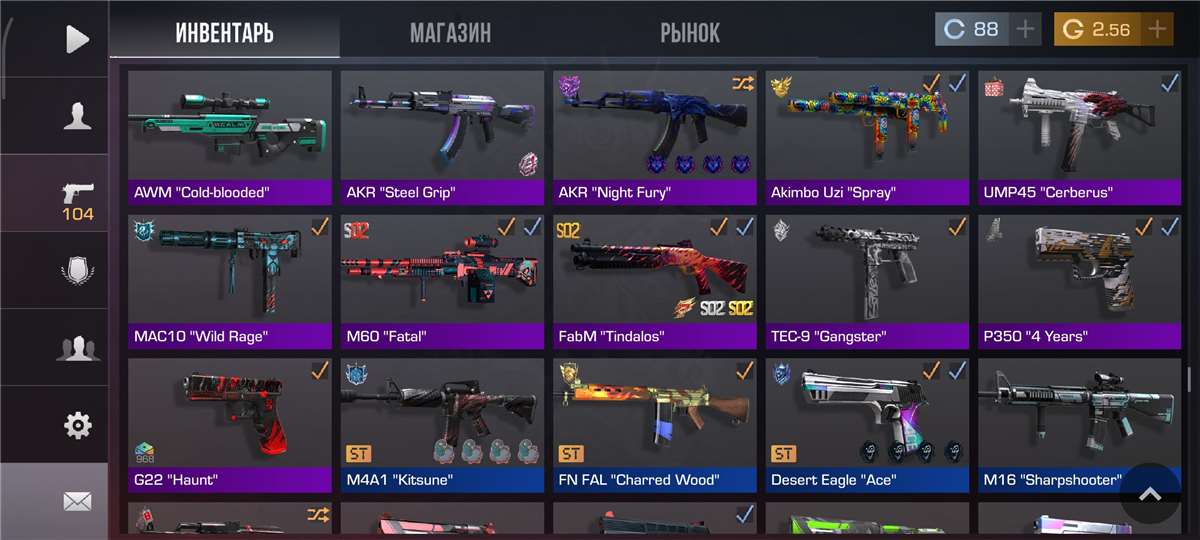The image size is (1200, 540).
Task: Tap the play arrow in the sidebar
Action: point(77,39)
